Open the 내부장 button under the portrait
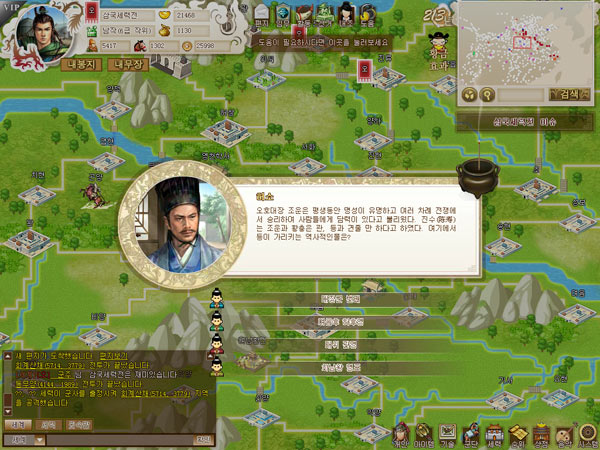Screen dimensions: 600x450 tap(132, 65)
